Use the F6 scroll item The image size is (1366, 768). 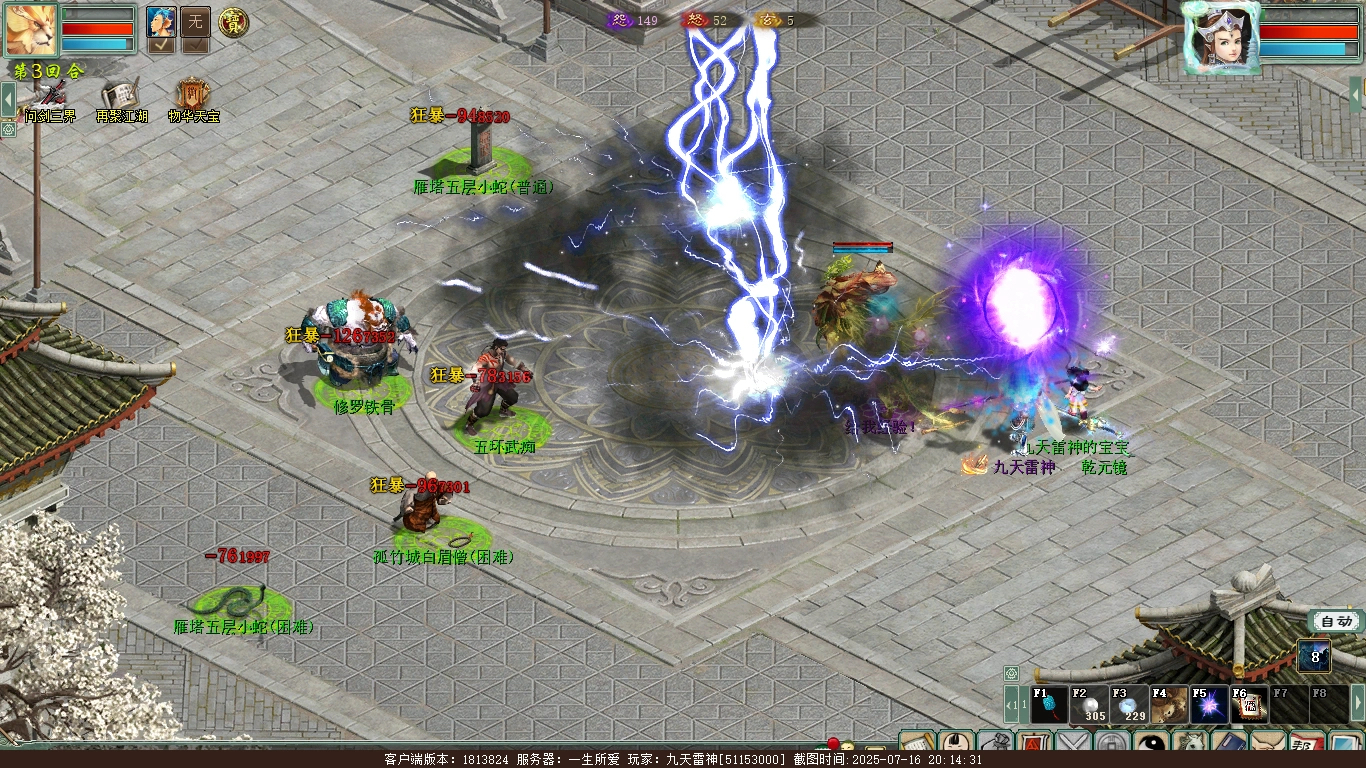(1249, 705)
